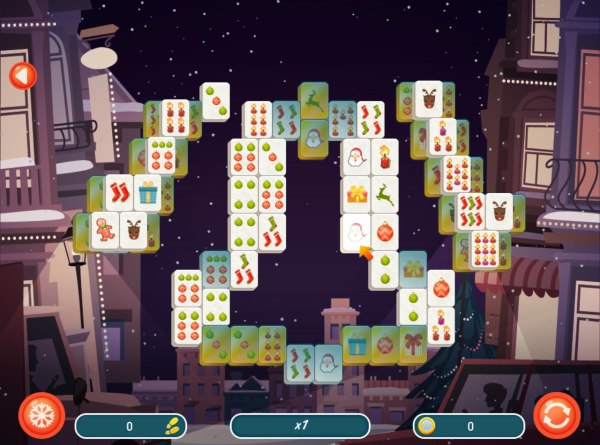Screen dimensions: 600x445
Task: Select the faded Santa tile beside the red ornament
Action: click(x=356, y=233)
